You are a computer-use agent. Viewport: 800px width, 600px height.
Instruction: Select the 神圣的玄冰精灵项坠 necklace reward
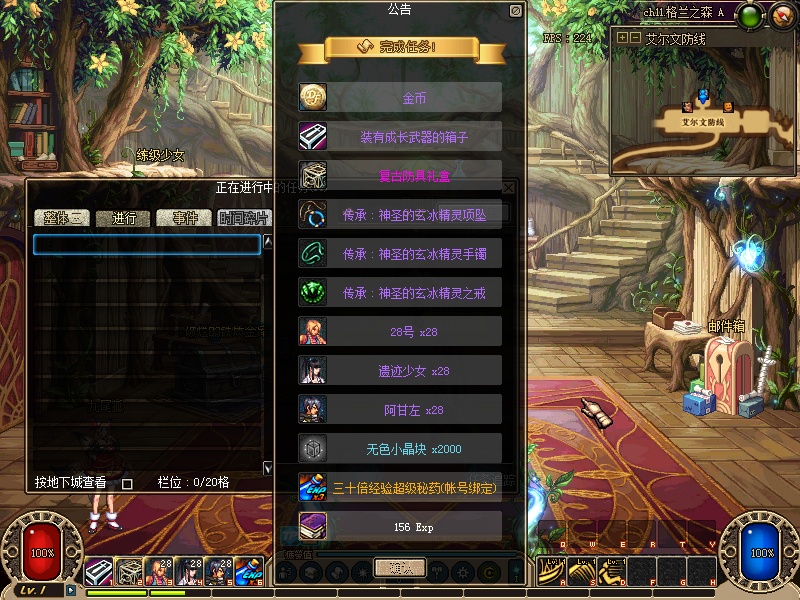pos(401,214)
